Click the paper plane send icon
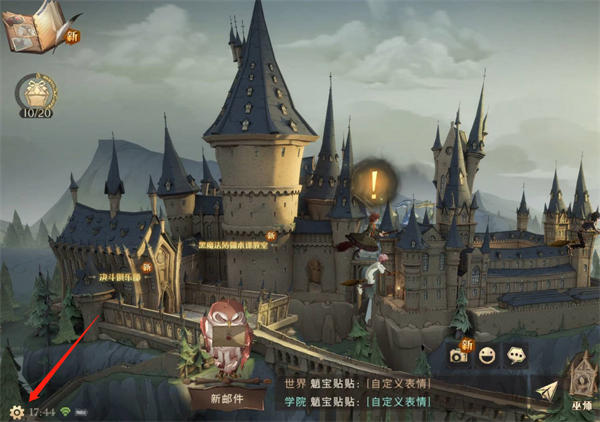This screenshot has height=422, width=600. pyautogui.click(x=545, y=391)
